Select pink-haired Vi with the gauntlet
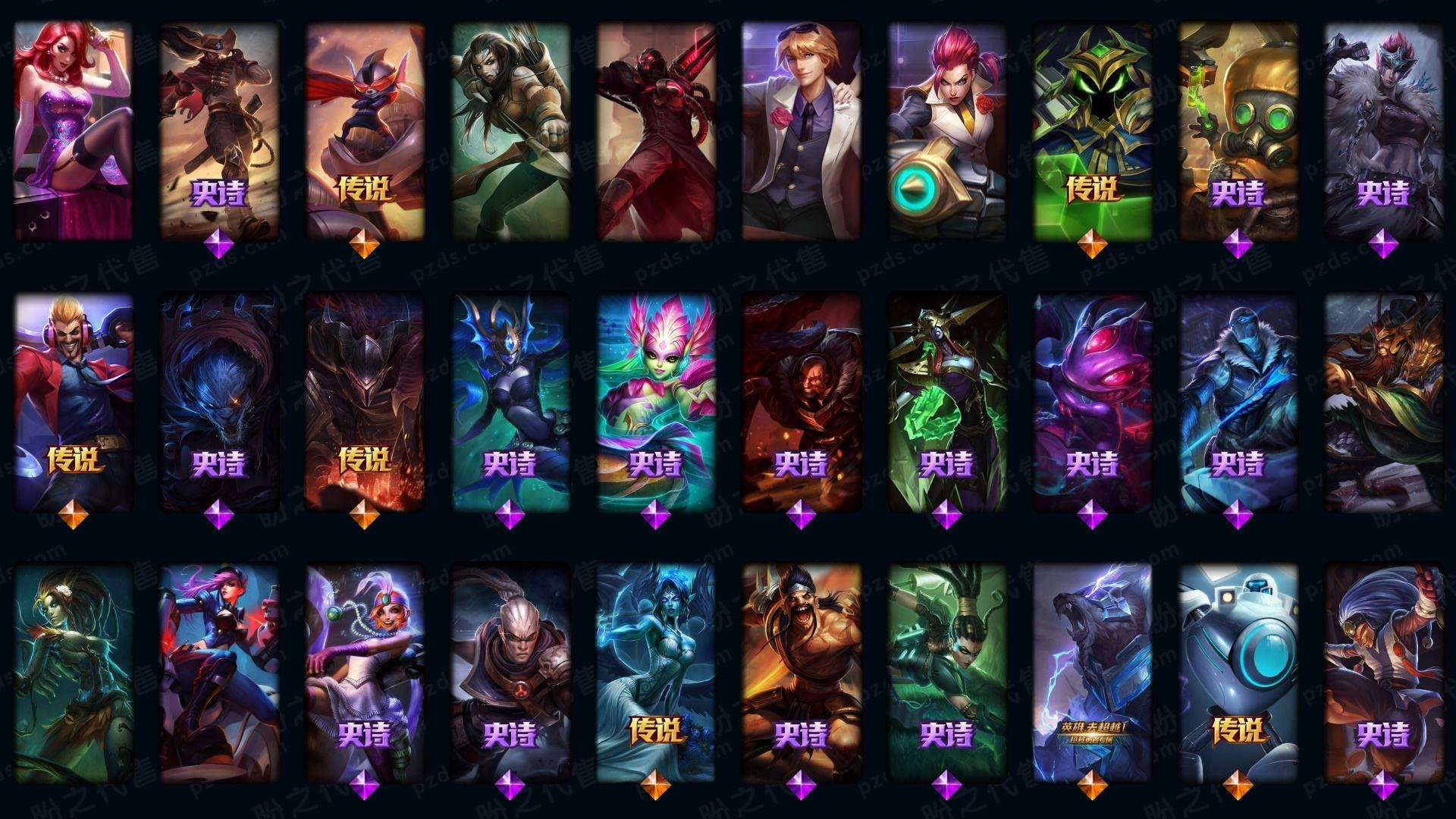The width and height of the screenshot is (1456, 819). tap(947, 130)
